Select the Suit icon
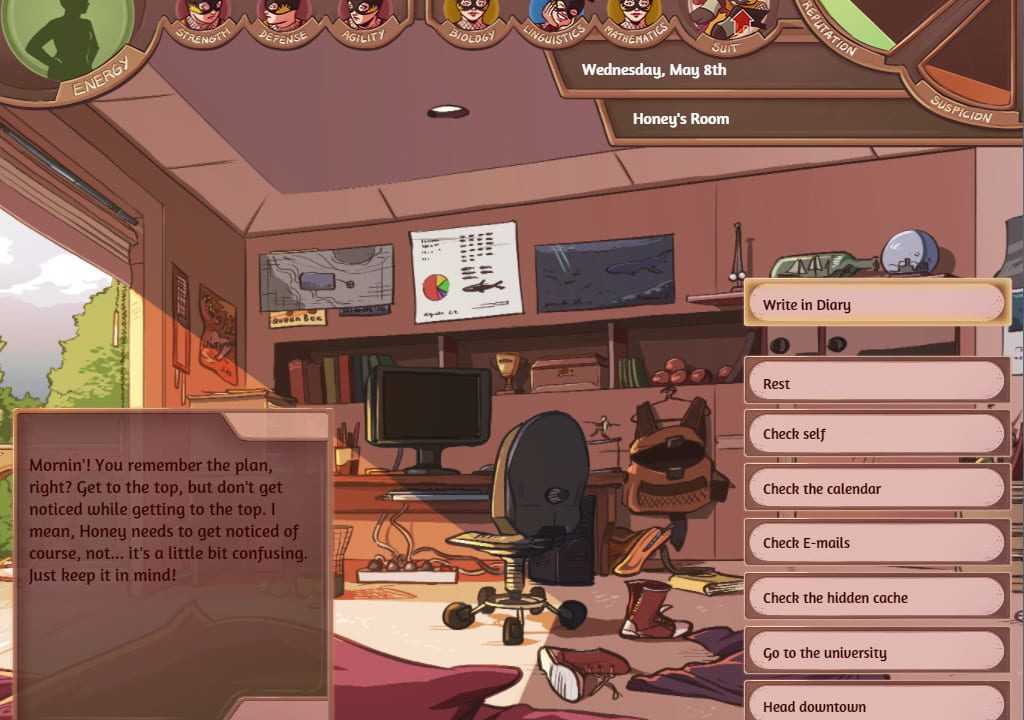This screenshot has height=720, width=1024. pos(727,18)
